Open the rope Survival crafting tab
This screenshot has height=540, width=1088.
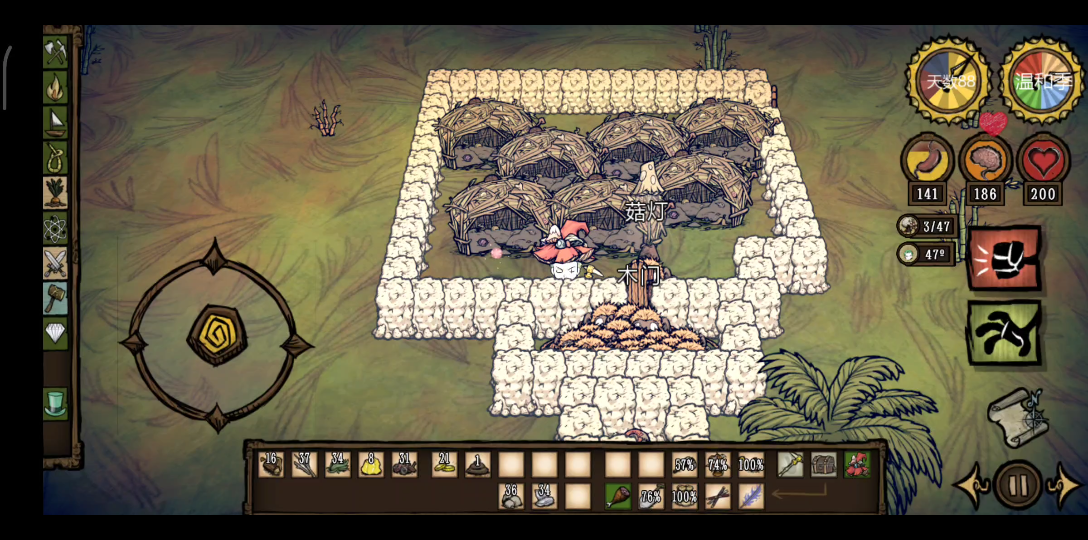click(x=55, y=157)
